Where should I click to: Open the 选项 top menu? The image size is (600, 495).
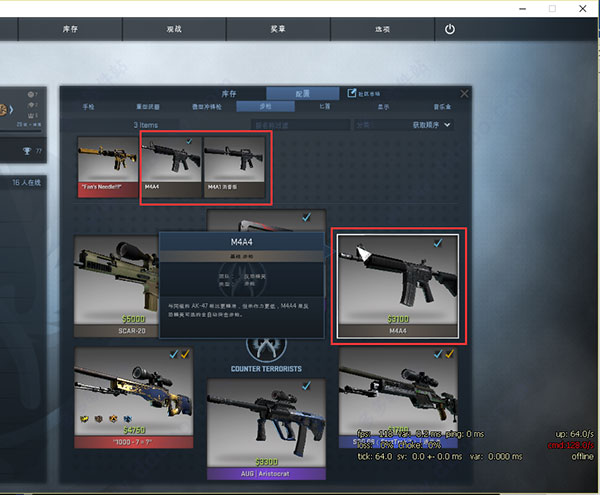(x=383, y=29)
